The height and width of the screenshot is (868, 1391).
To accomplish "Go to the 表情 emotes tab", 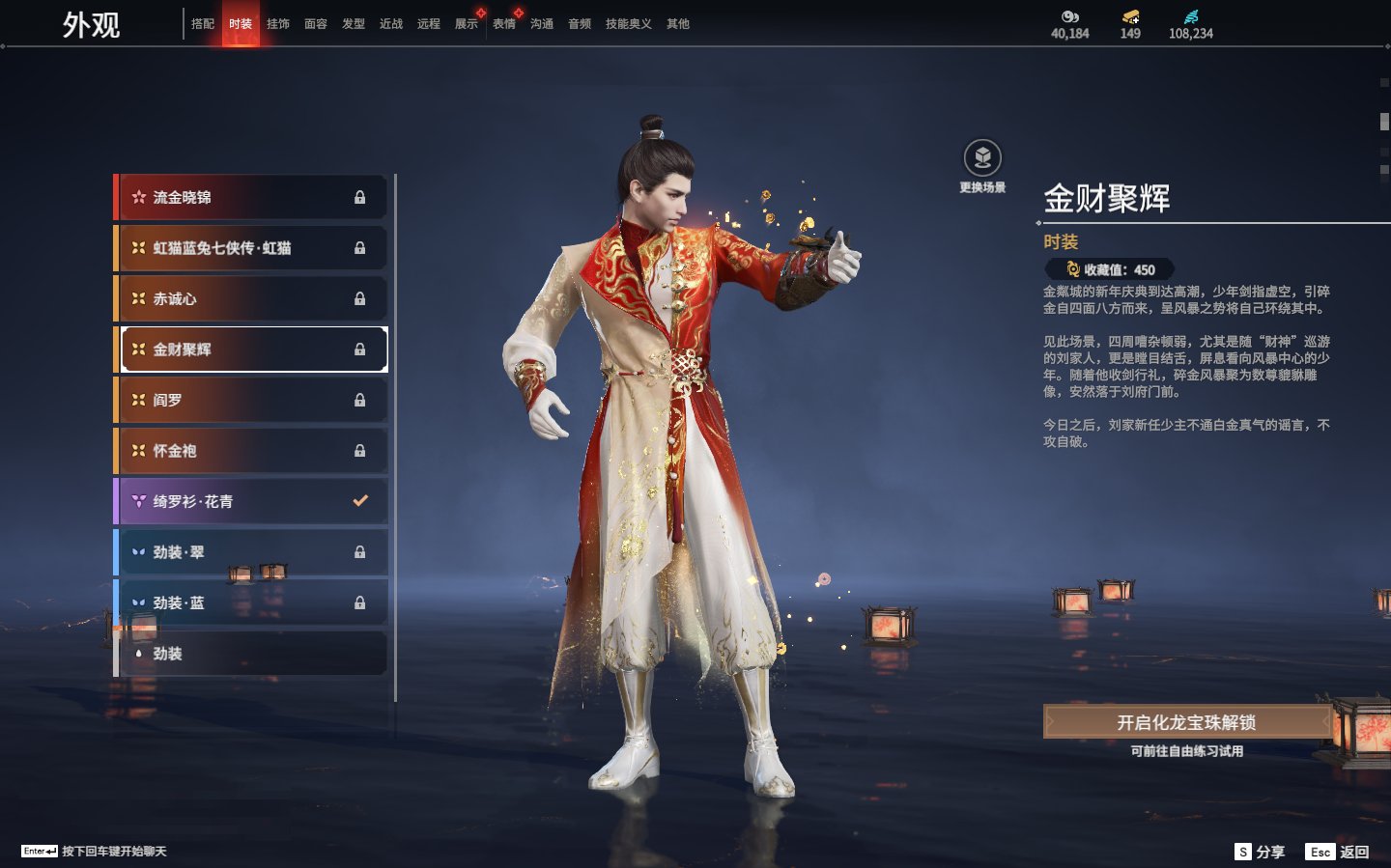I will [504, 24].
